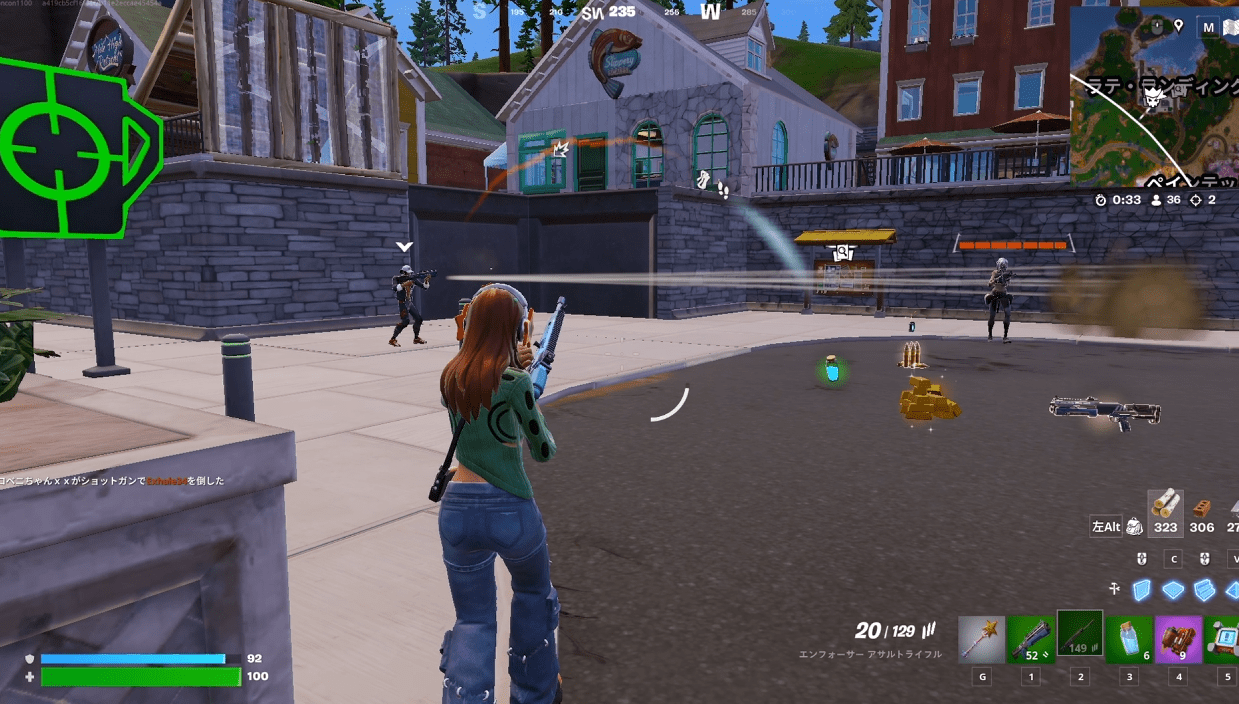Click the map pin marker icon

(x=1179, y=26)
